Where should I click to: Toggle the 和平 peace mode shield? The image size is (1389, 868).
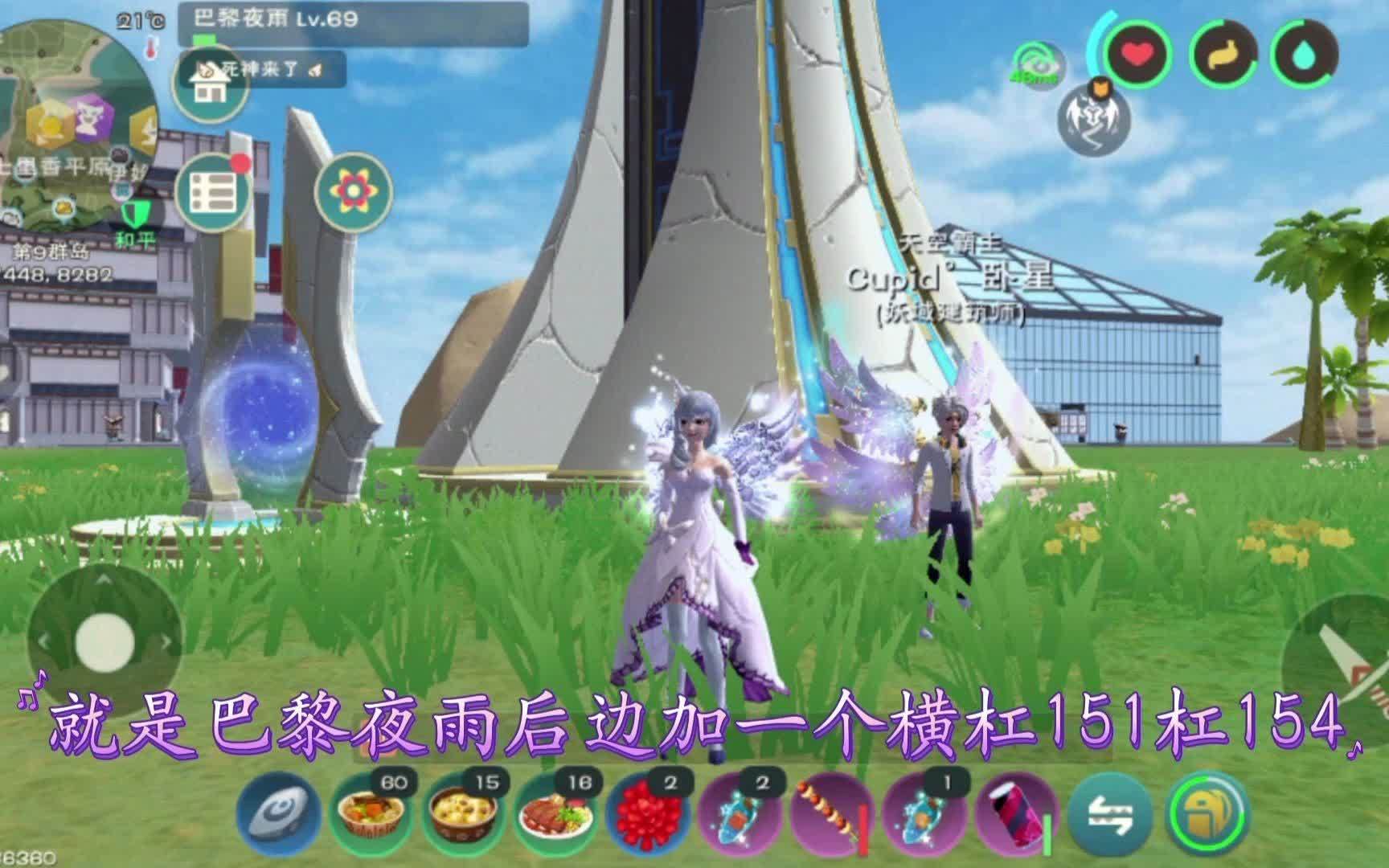click(135, 214)
